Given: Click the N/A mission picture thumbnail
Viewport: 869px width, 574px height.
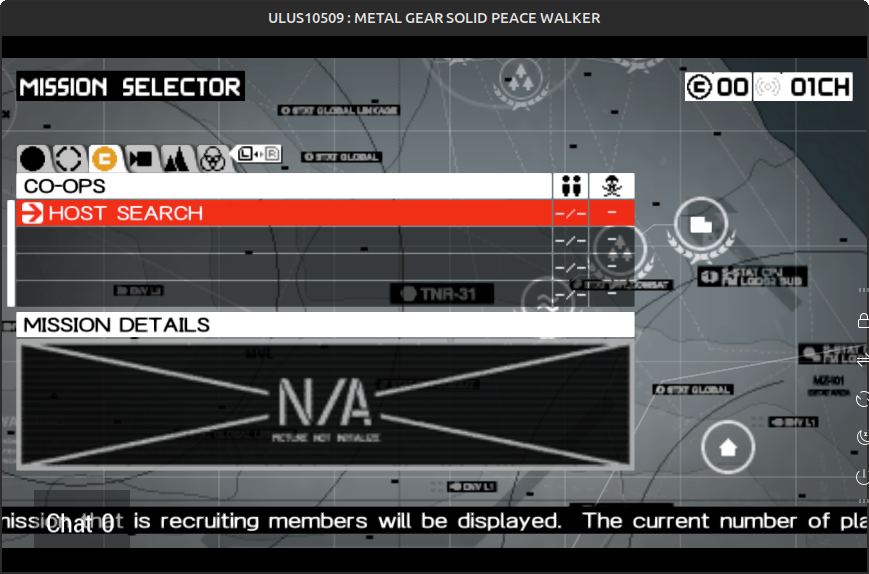Looking at the screenshot, I should (325, 405).
